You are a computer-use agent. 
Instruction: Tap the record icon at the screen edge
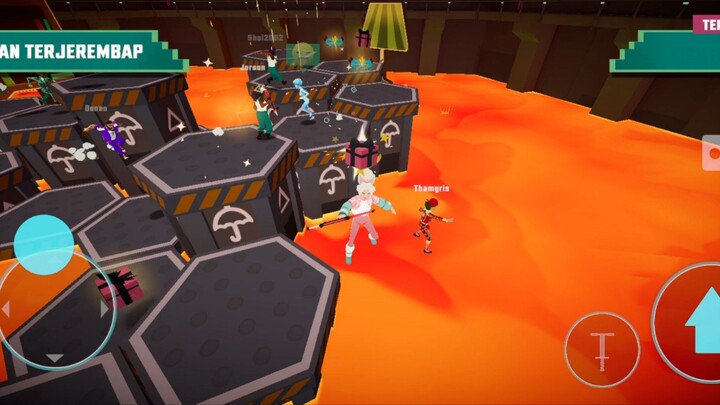[x=712, y=155]
